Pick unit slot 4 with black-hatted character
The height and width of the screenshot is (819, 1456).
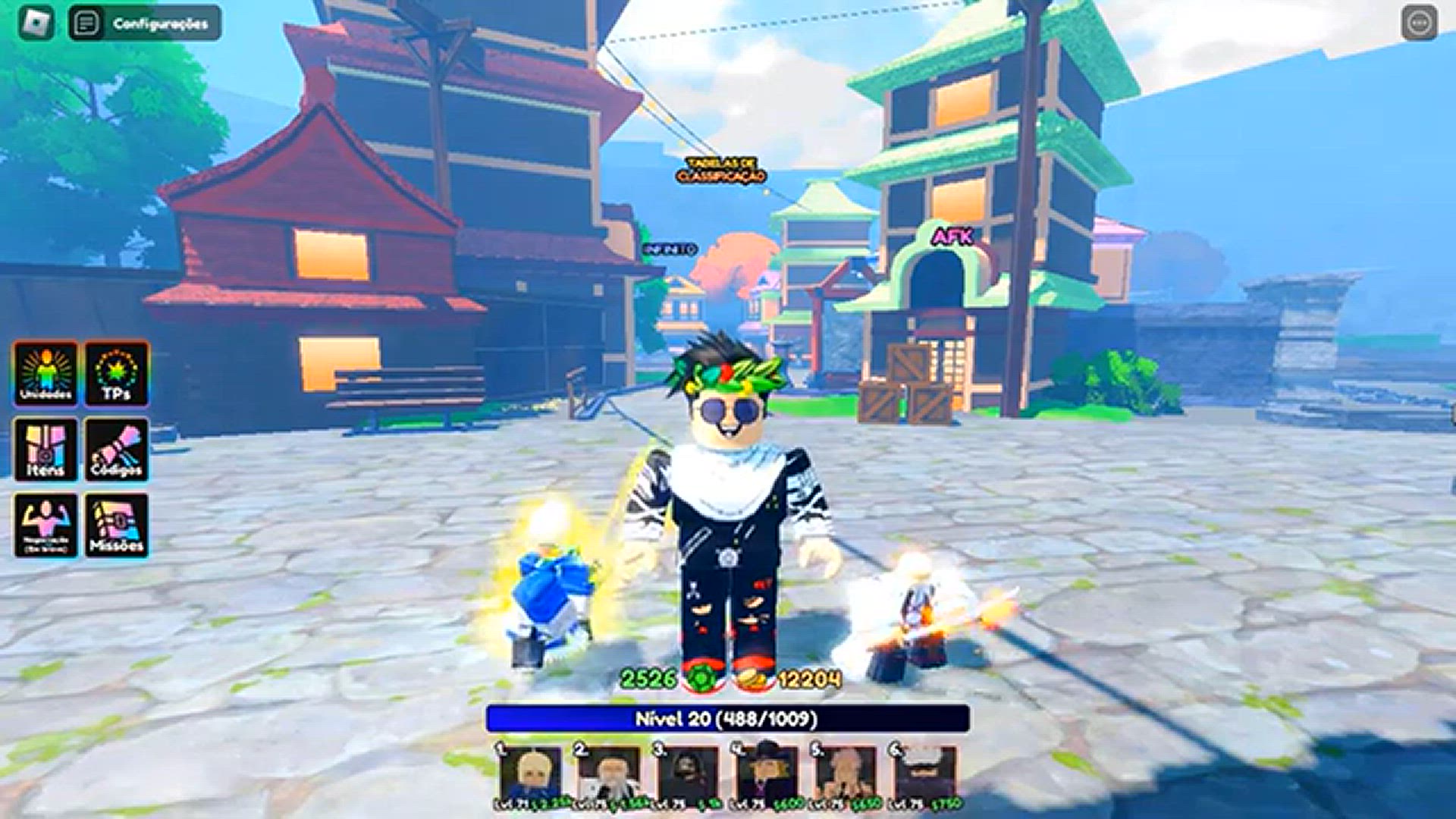[x=767, y=775]
